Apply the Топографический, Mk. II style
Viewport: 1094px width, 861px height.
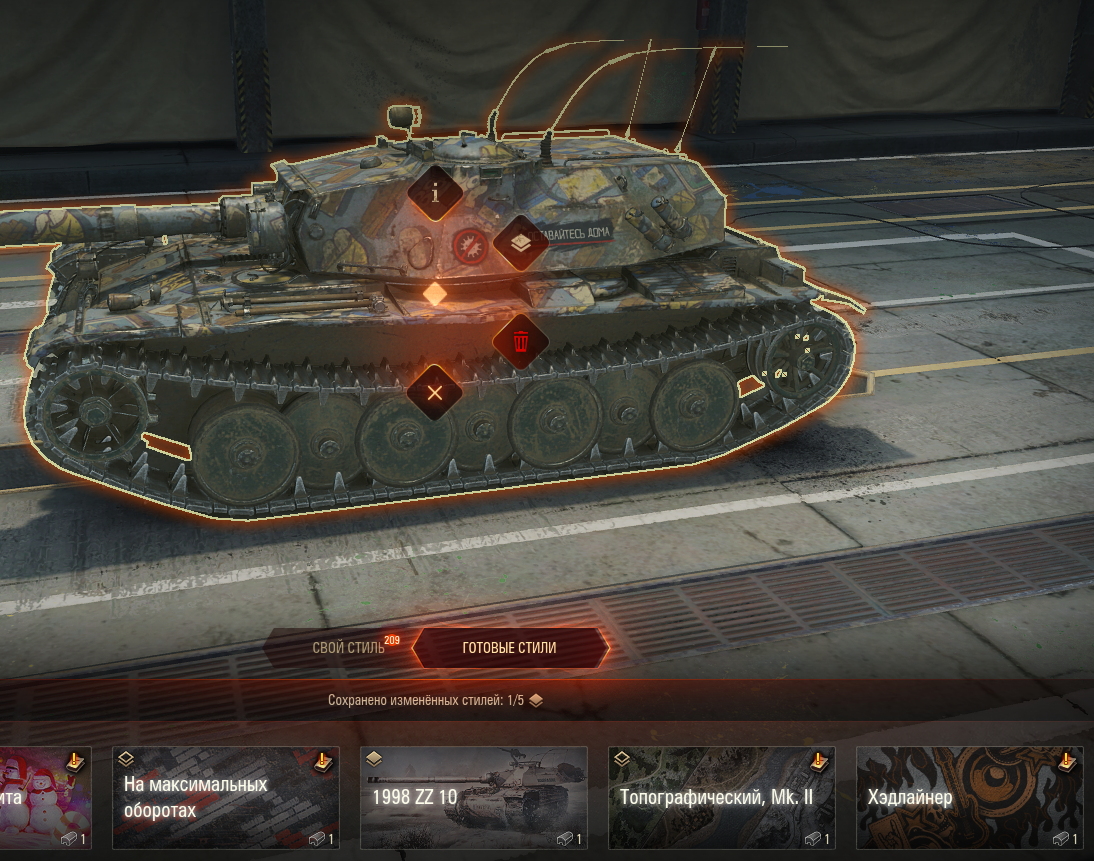[x=721, y=797]
